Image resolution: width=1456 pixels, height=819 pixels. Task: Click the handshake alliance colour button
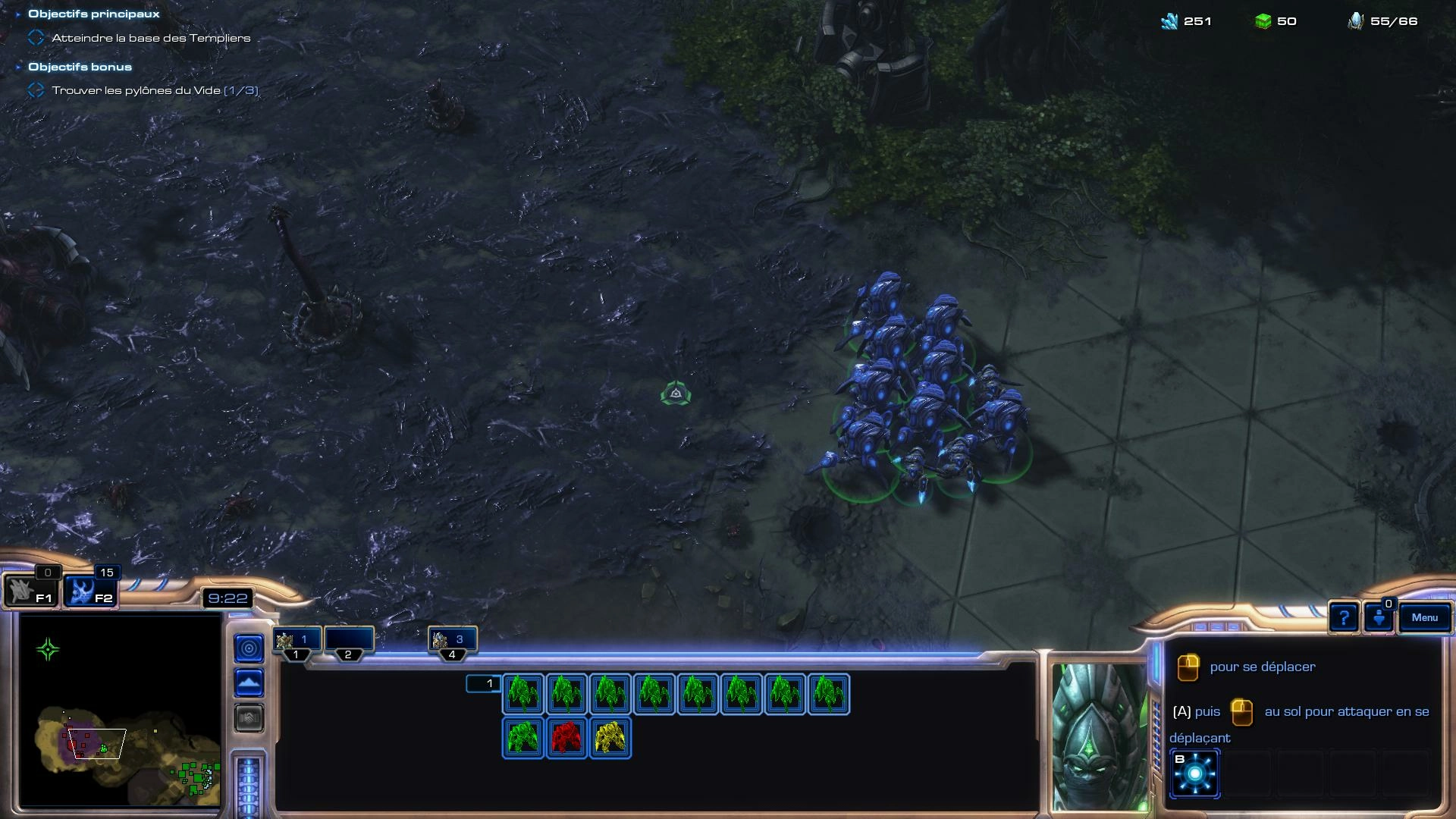point(249,718)
